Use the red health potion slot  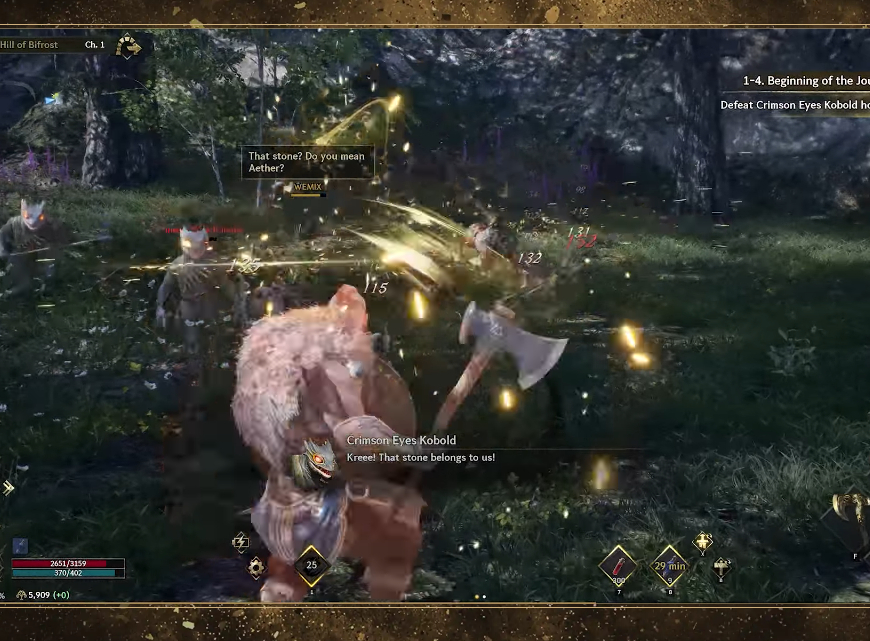coord(618,566)
